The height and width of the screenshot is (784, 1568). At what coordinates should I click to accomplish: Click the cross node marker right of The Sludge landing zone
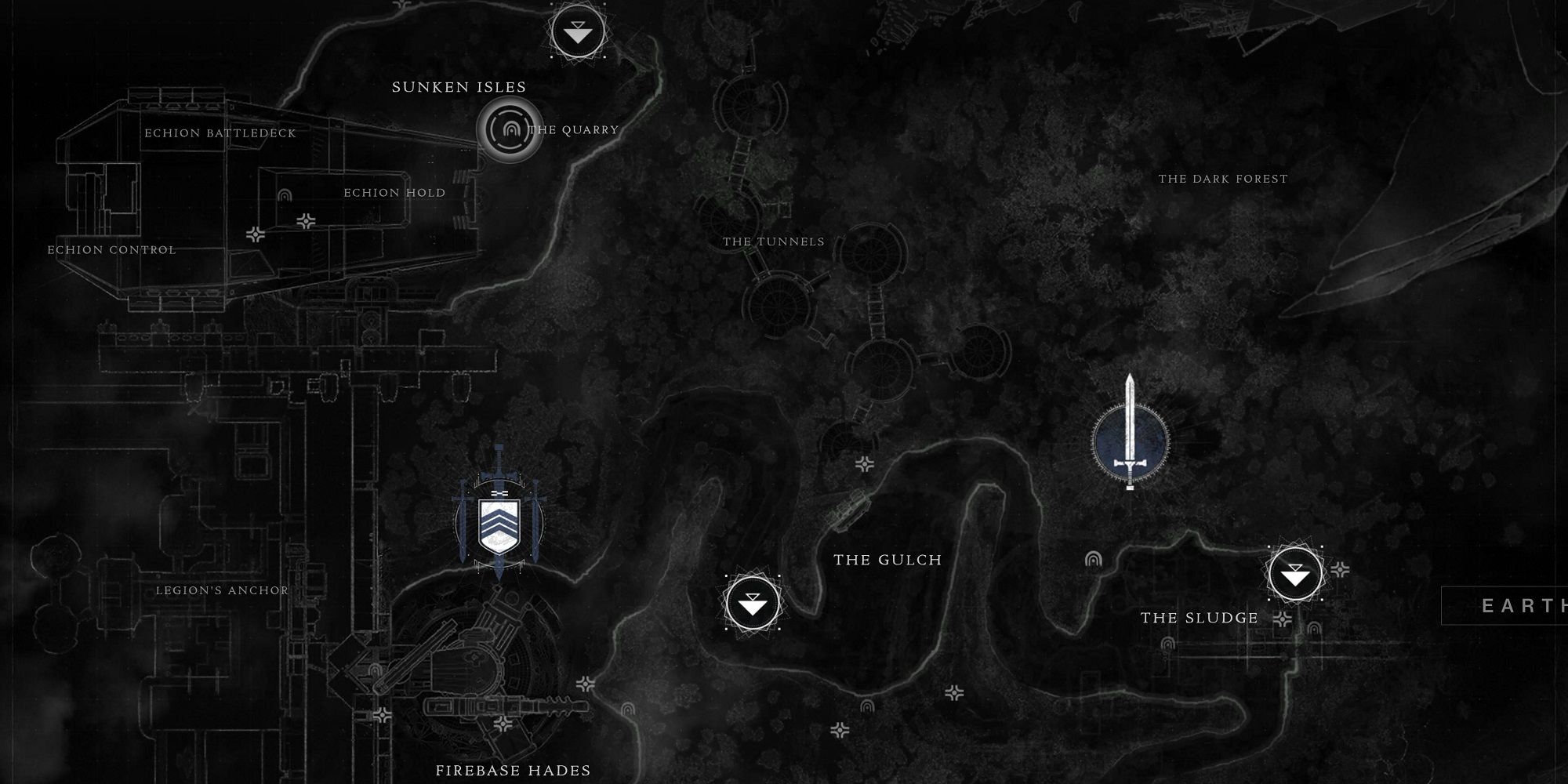coord(1341,568)
